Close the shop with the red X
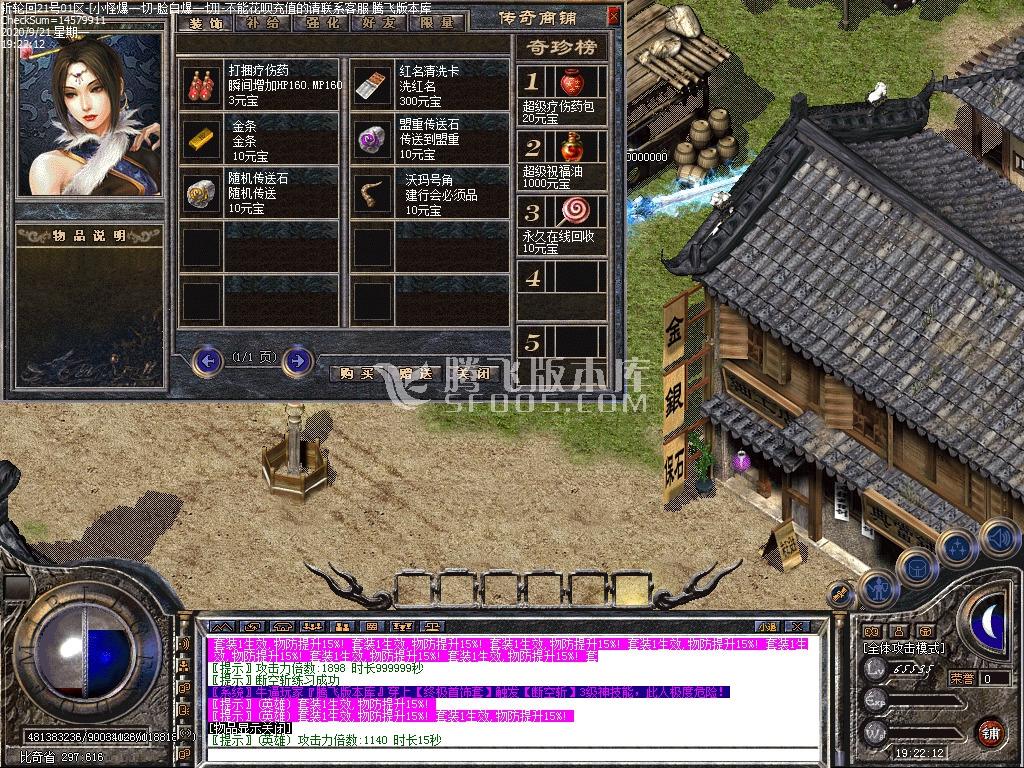 (613, 16)
